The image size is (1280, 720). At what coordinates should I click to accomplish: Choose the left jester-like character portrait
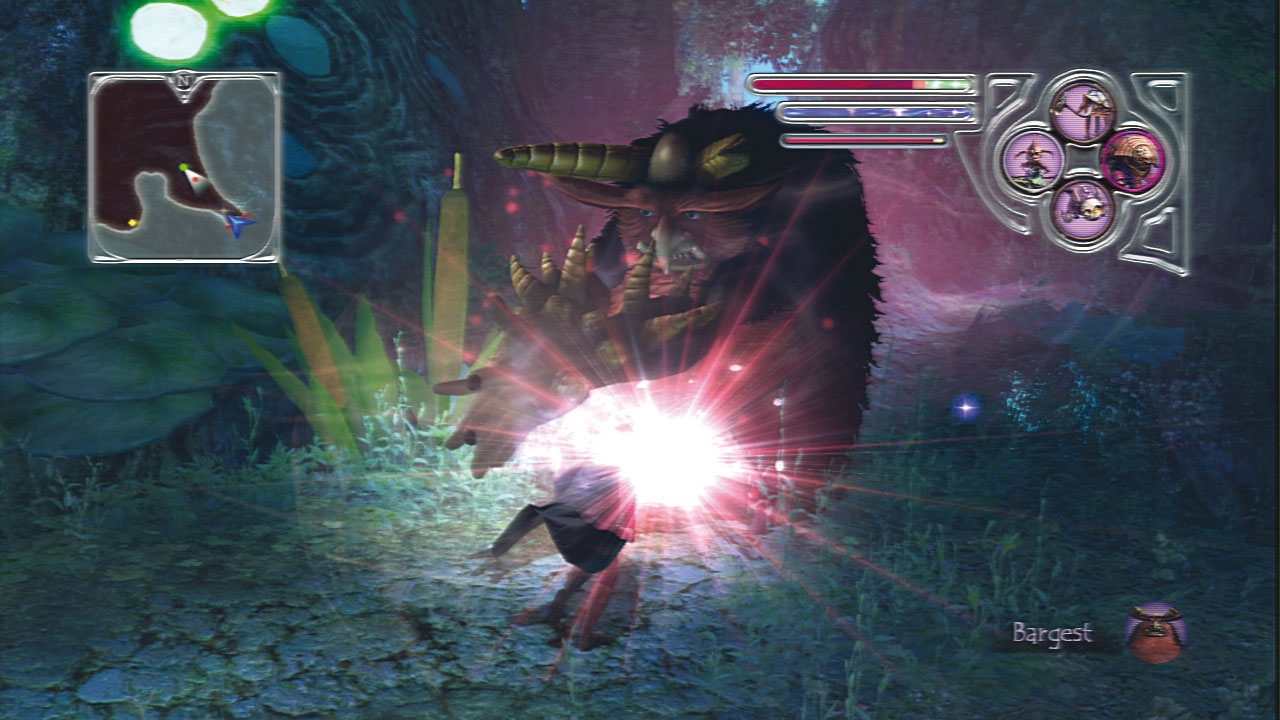[x=1034, y=161]
